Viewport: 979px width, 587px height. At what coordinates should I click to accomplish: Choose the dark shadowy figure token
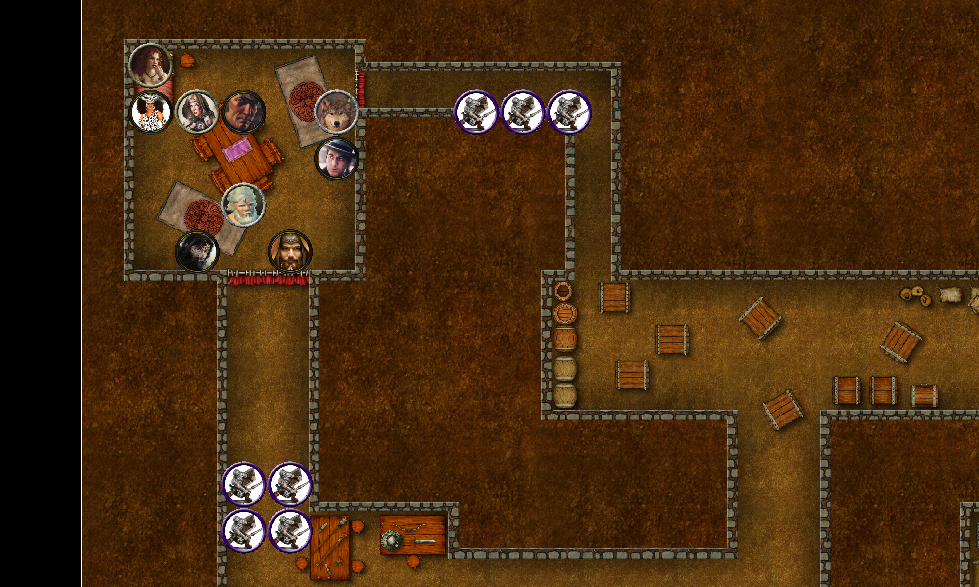197,251
